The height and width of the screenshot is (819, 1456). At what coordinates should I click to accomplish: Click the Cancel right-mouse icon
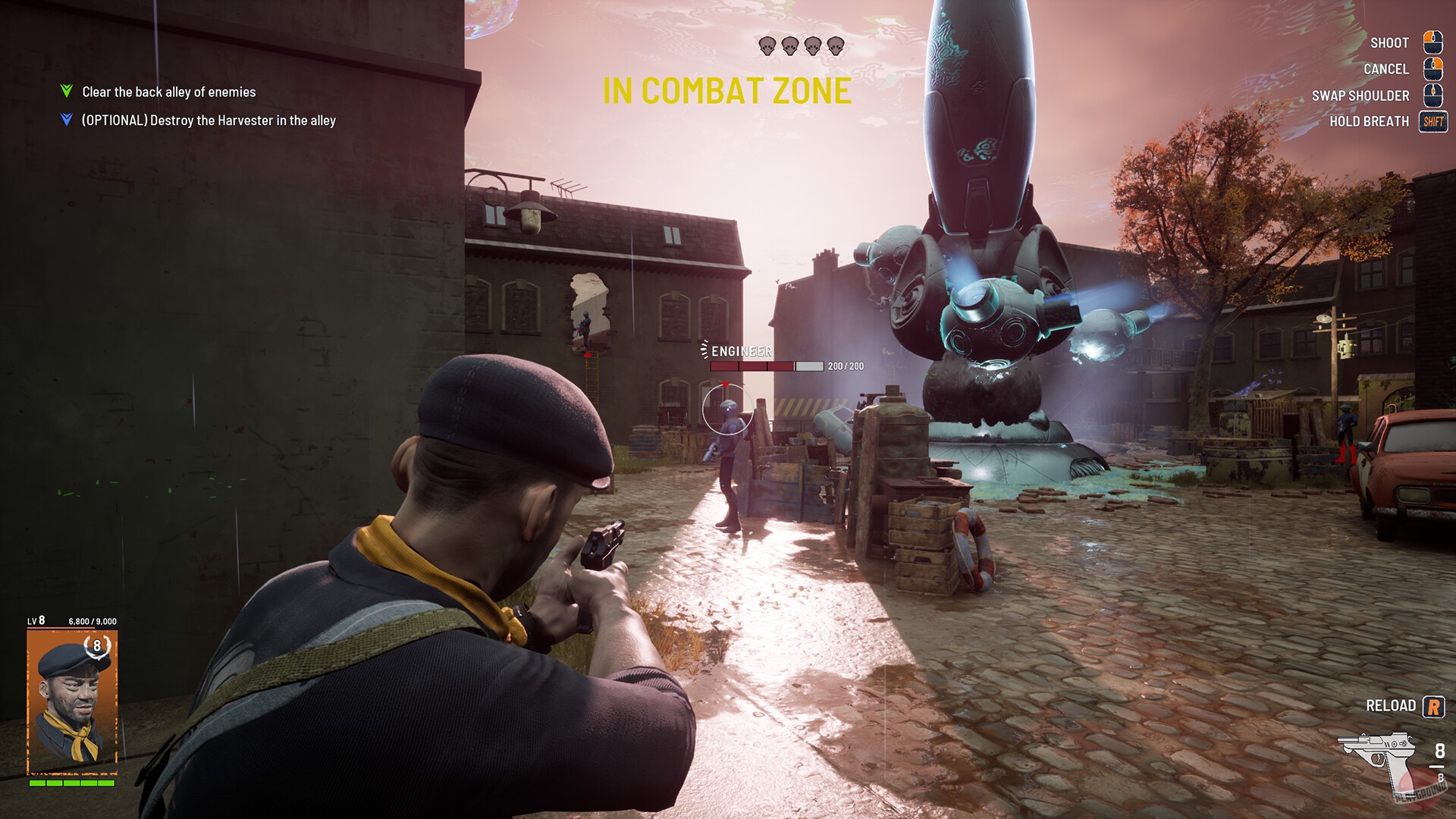1432,69
